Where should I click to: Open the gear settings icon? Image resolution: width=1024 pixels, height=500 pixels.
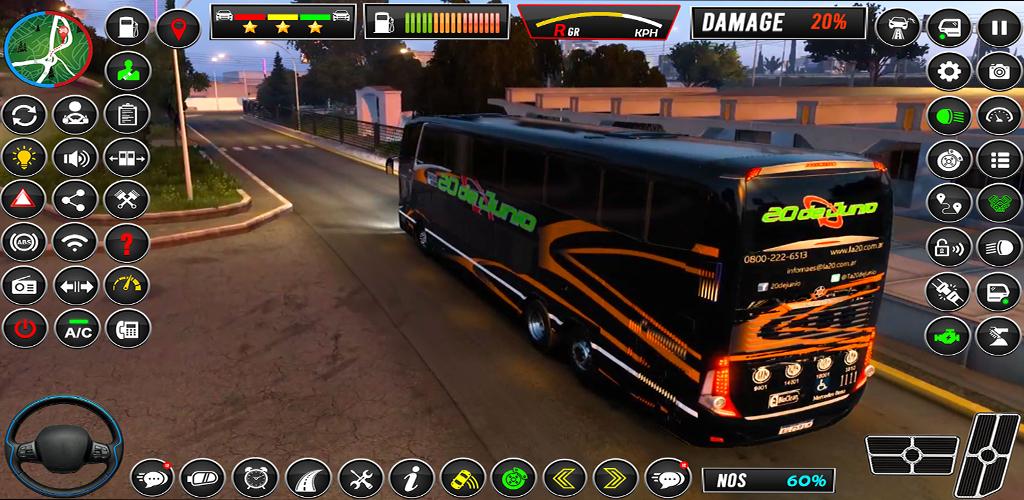tap(949, 71)
